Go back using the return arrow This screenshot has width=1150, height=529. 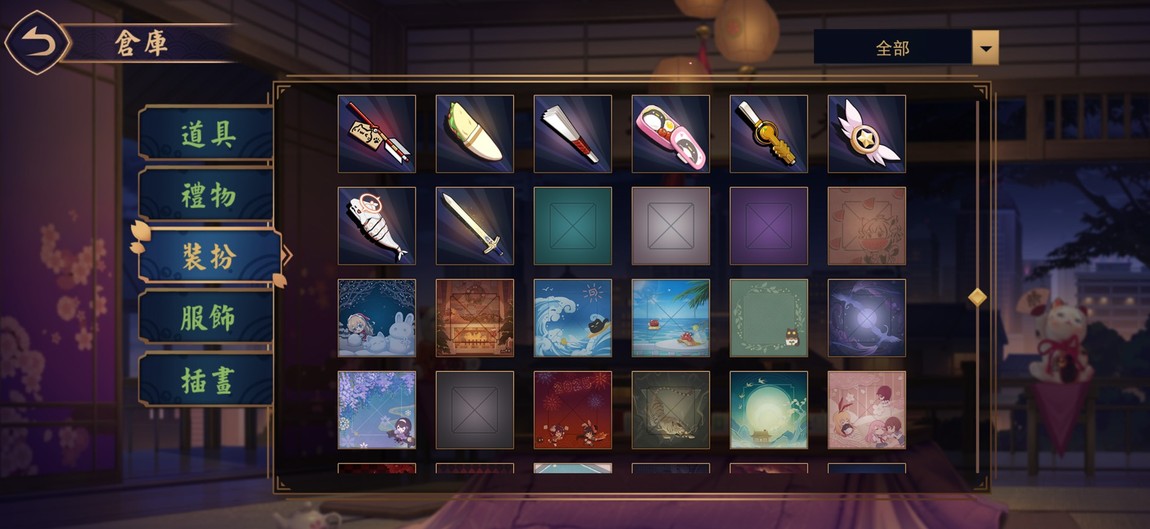(38, 42)
